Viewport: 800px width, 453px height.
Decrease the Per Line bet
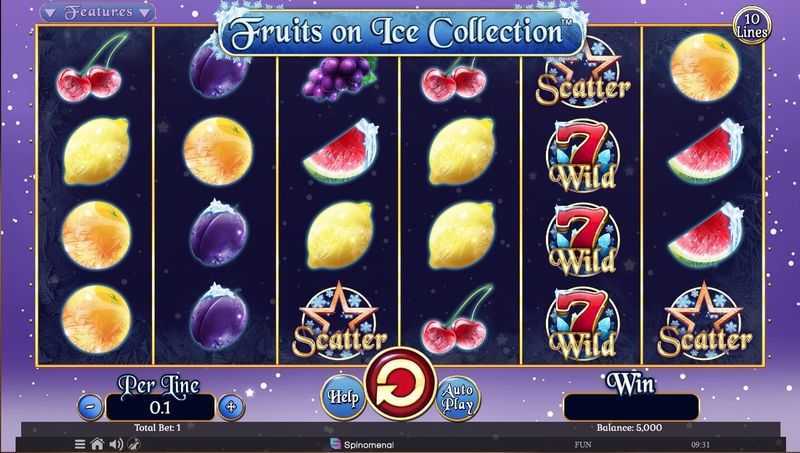pyautogui.click(x=90, y=407)
